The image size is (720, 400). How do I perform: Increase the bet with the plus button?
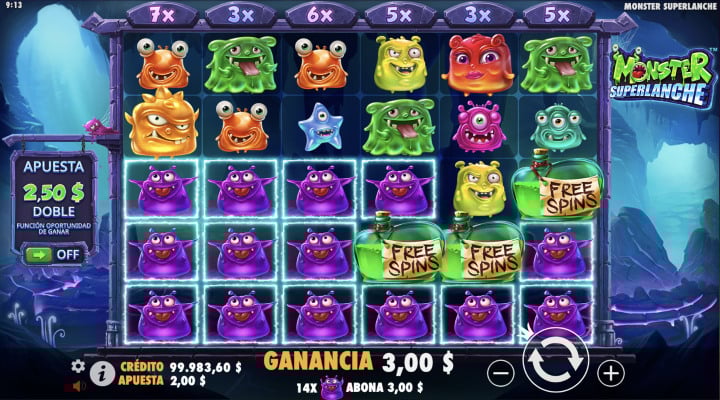pos(610,372)
